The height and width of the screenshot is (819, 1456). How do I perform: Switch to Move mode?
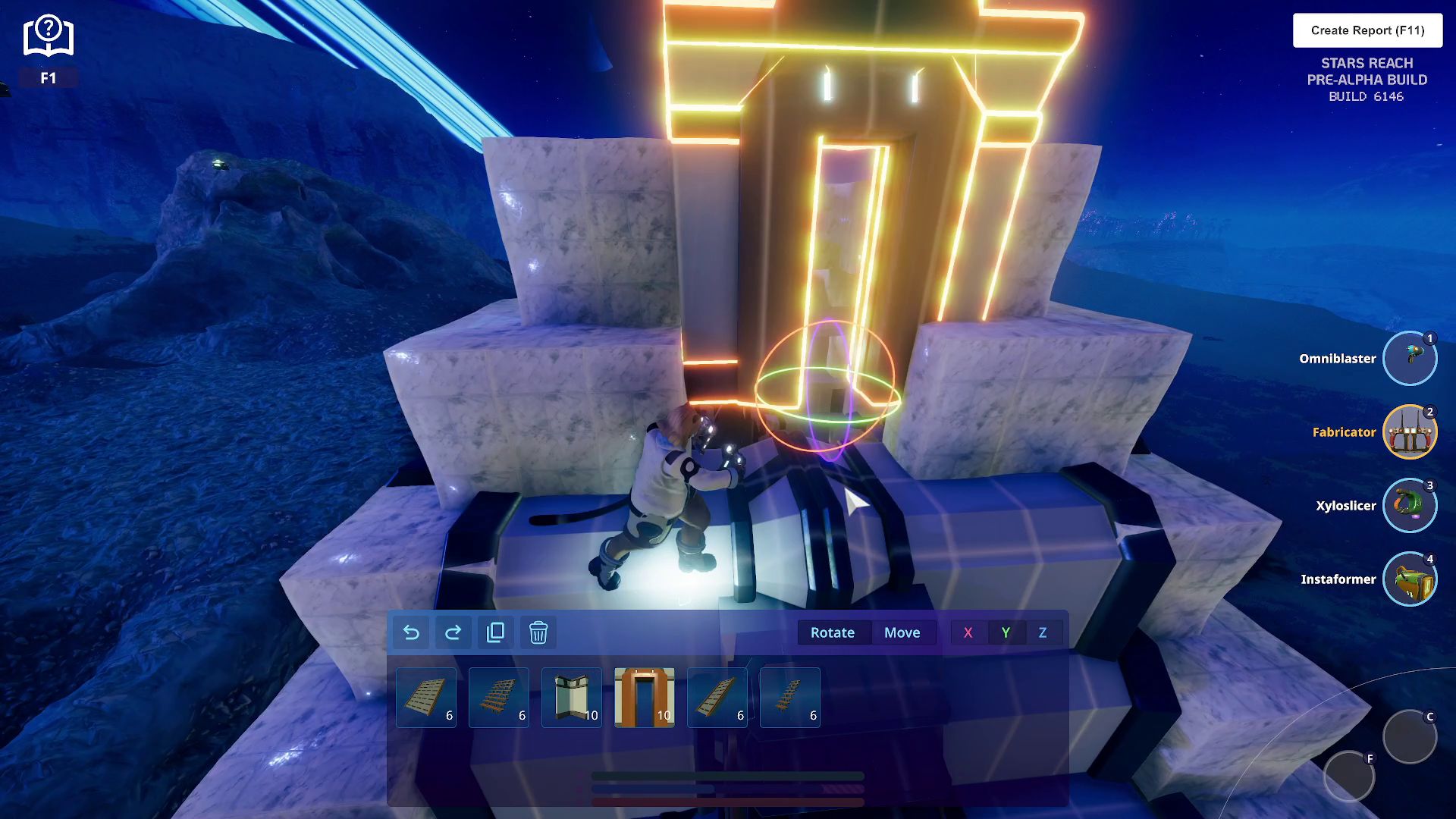[902, 632]
